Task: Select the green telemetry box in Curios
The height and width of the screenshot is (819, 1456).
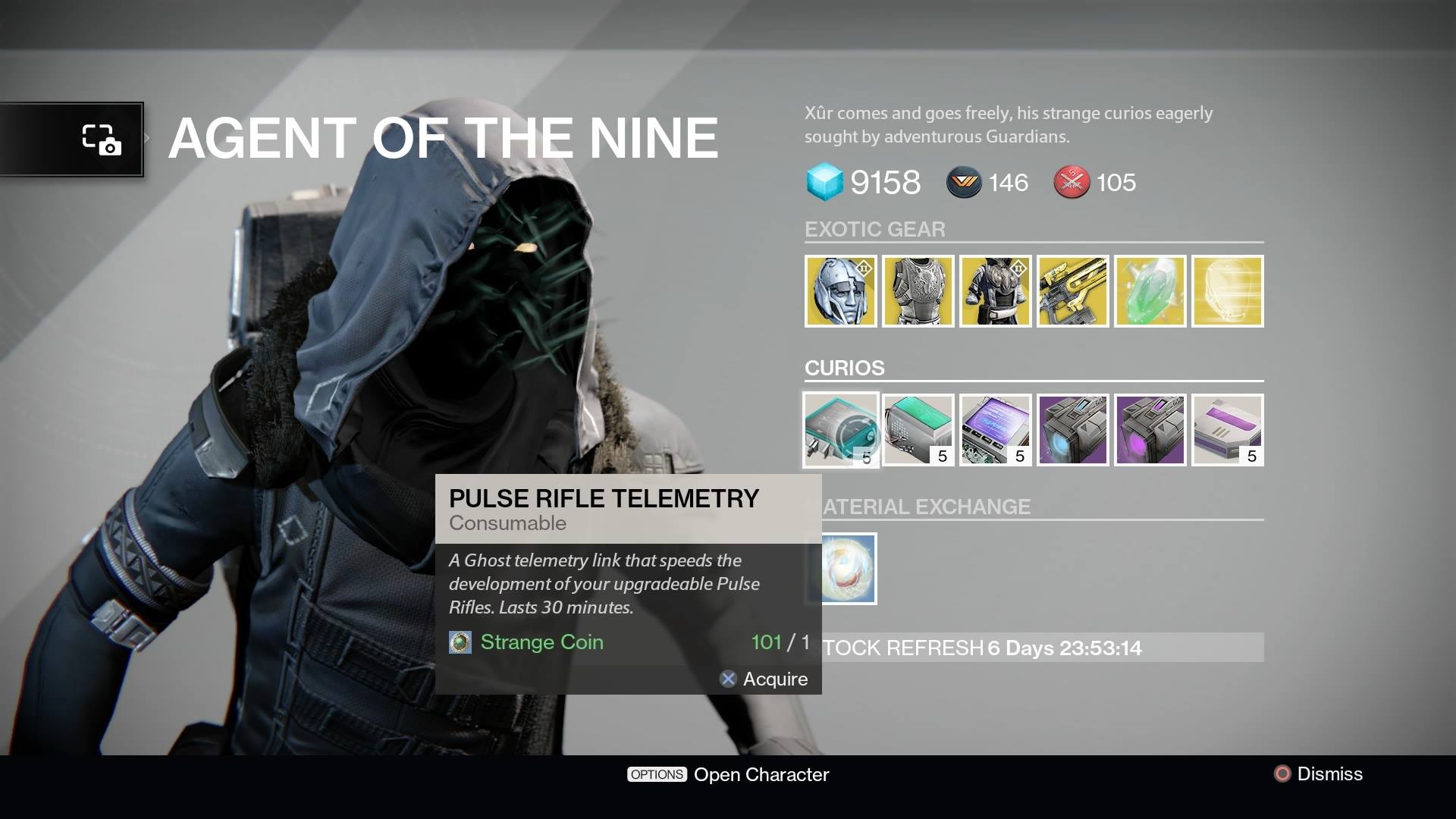Action: point(918,430)
